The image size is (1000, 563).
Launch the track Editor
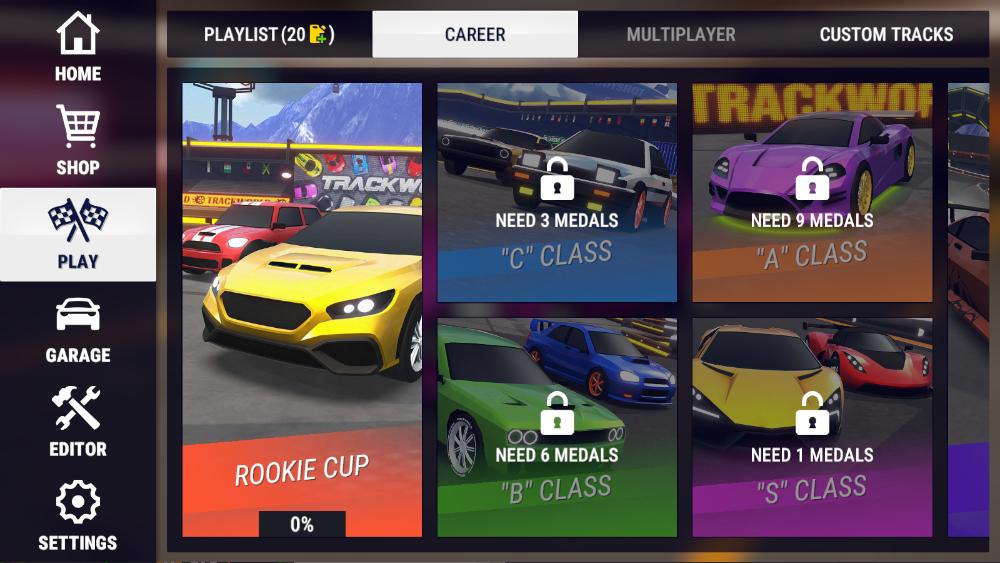click(x=78, y=423)
